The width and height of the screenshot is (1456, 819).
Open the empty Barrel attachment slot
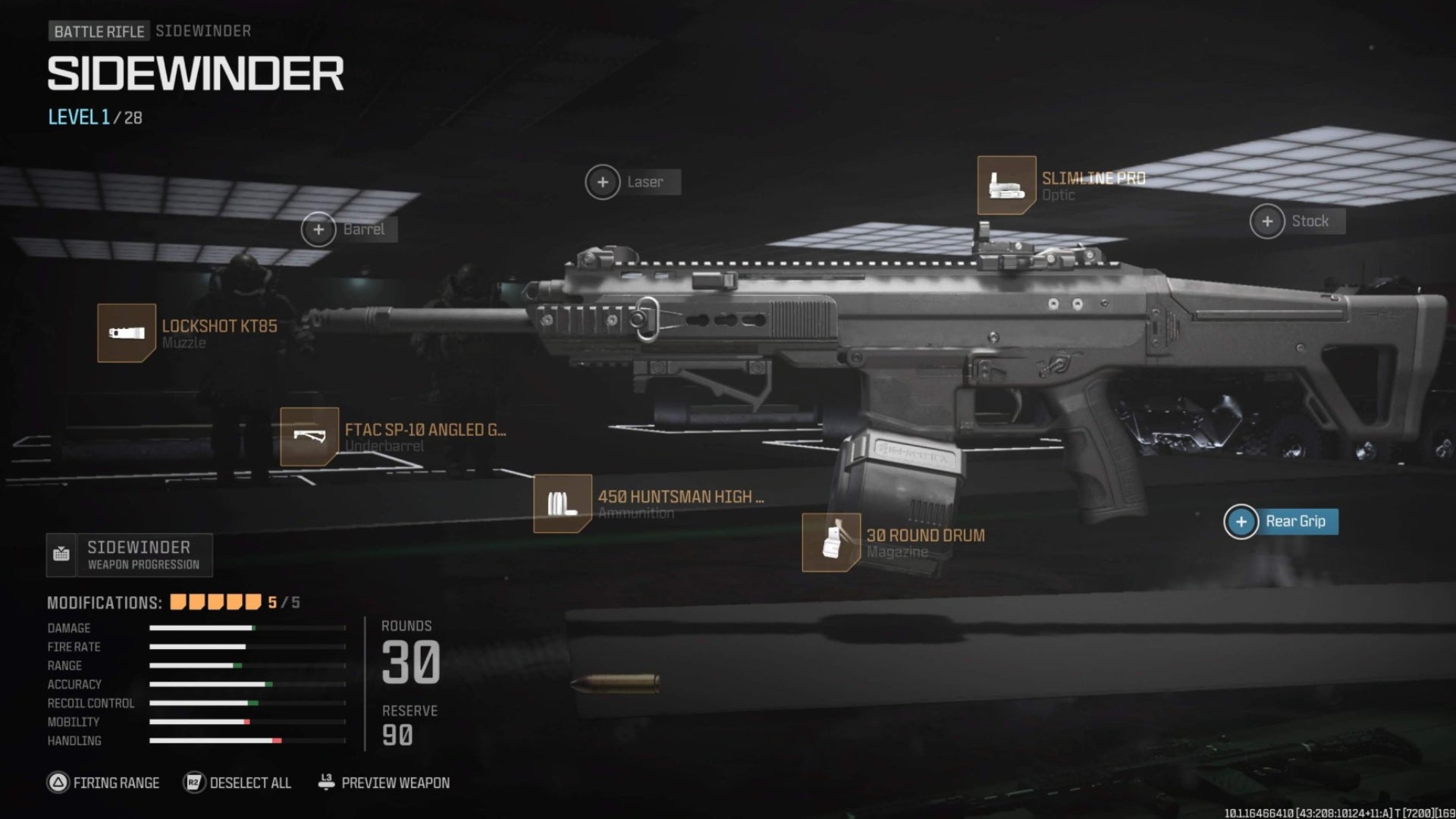click(318, 228)
